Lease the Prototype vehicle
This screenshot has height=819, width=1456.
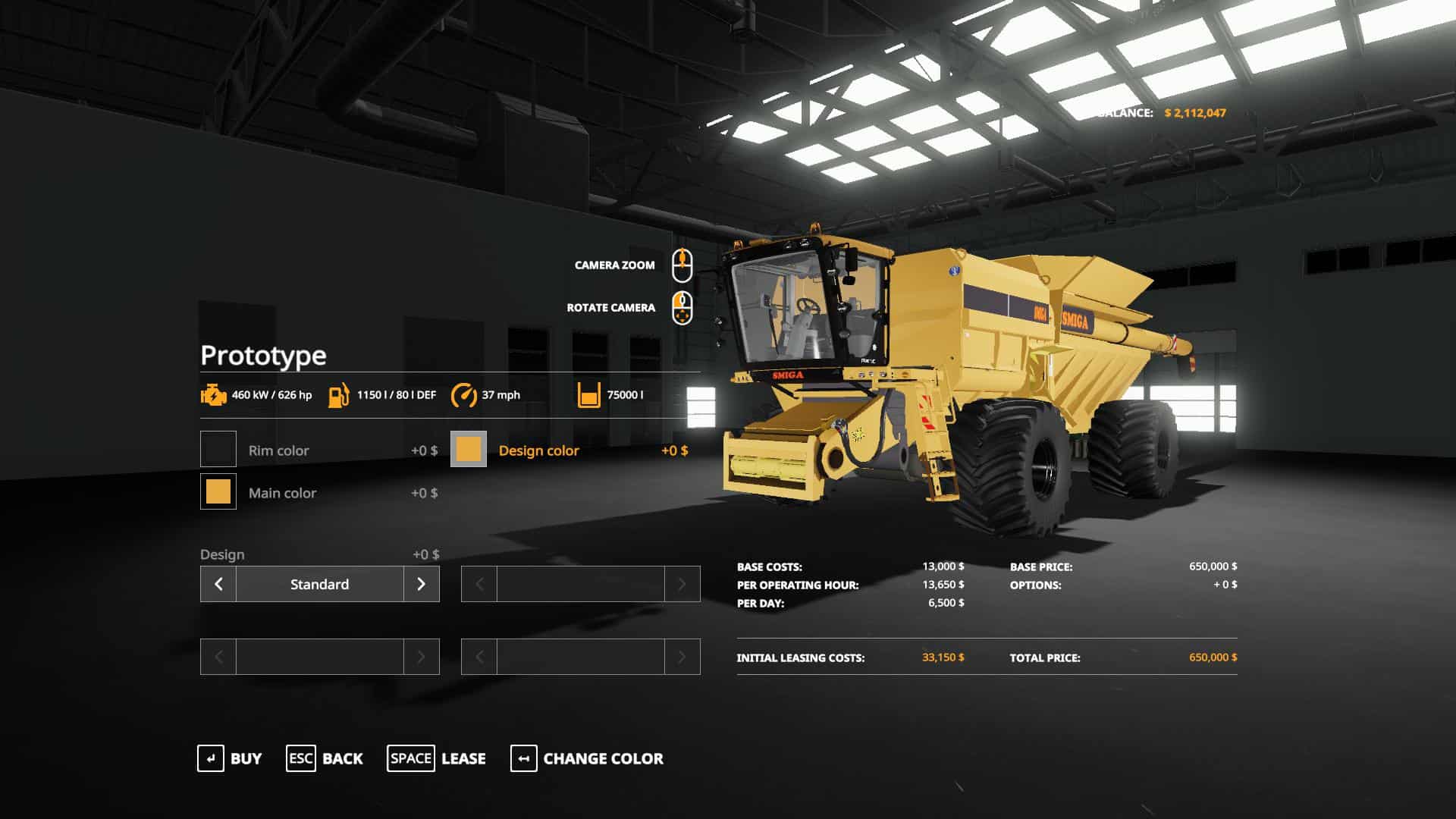click(x=437, y=758)
